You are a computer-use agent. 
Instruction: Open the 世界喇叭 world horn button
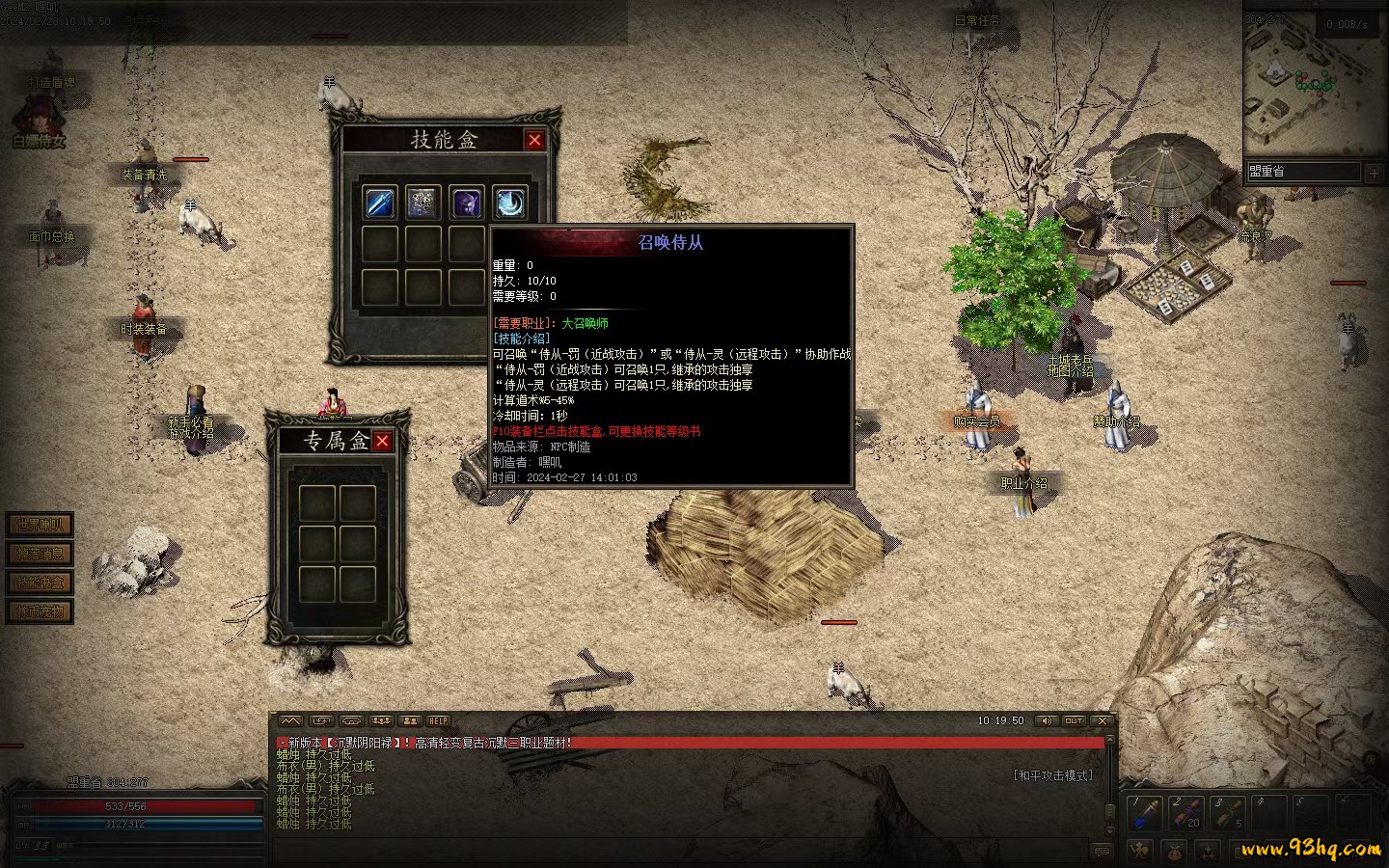[40, 525]
